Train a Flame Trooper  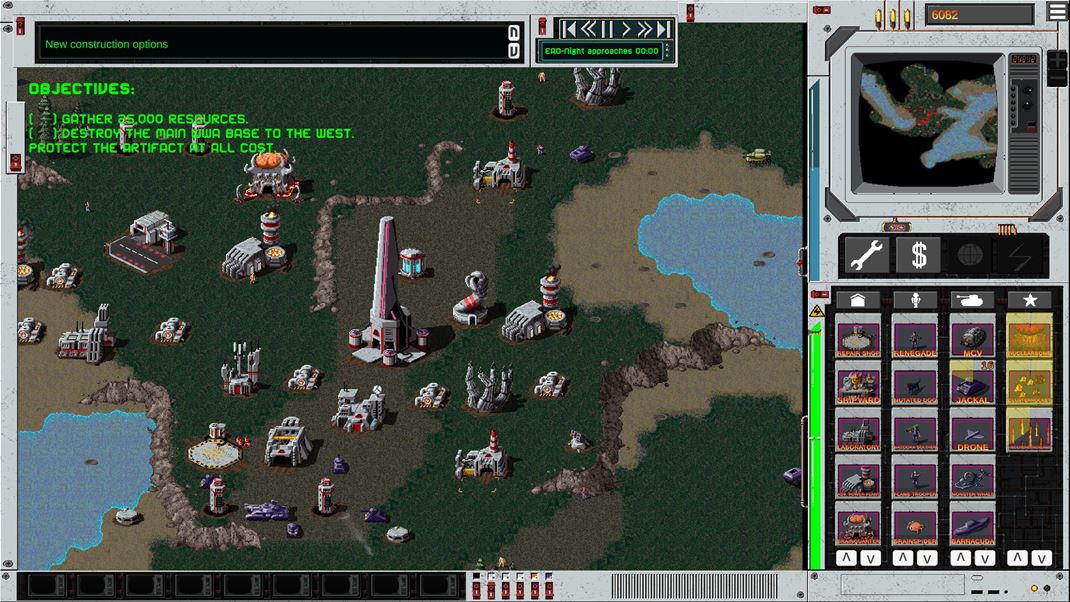(915, 479)
